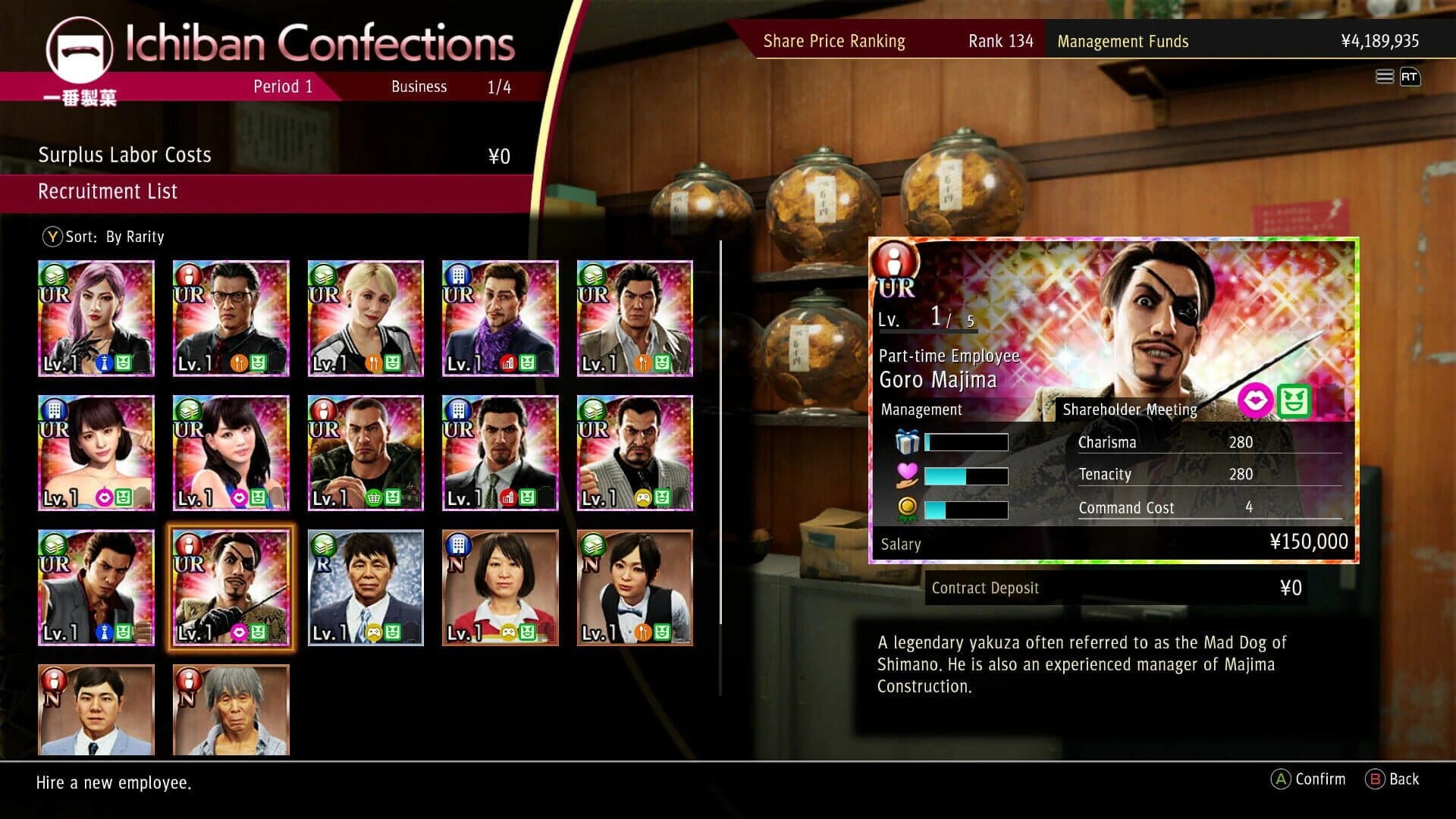
Task: Select the heart-in-hand Management stat icon
Action: click(x=908, y=475)
